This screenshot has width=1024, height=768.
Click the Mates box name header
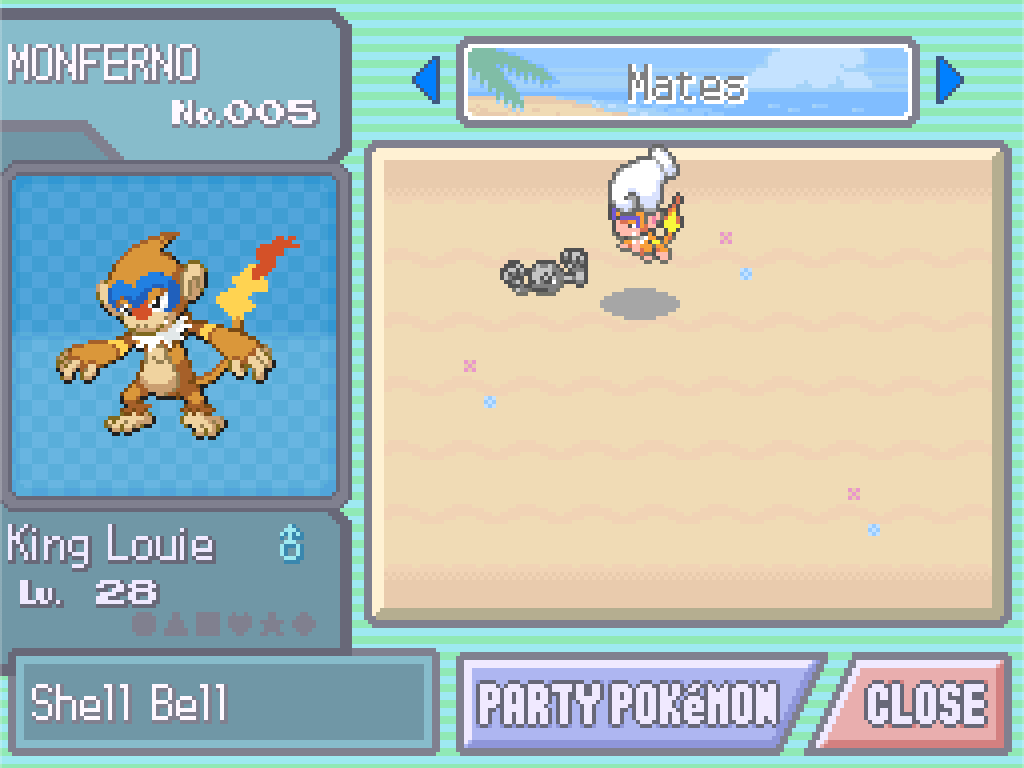coord(688,83)
